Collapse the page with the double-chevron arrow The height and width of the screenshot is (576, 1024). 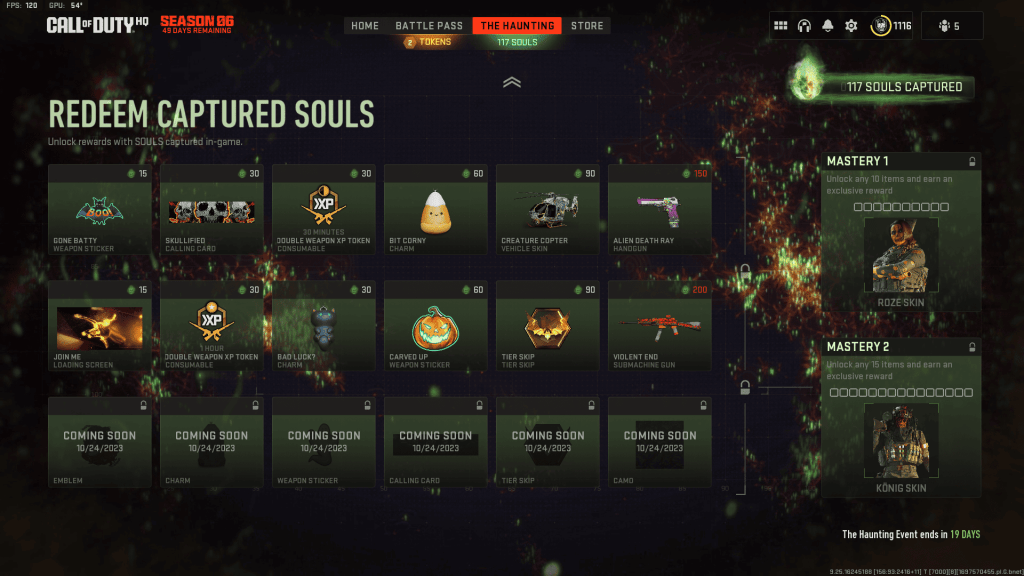pos(512,83)
